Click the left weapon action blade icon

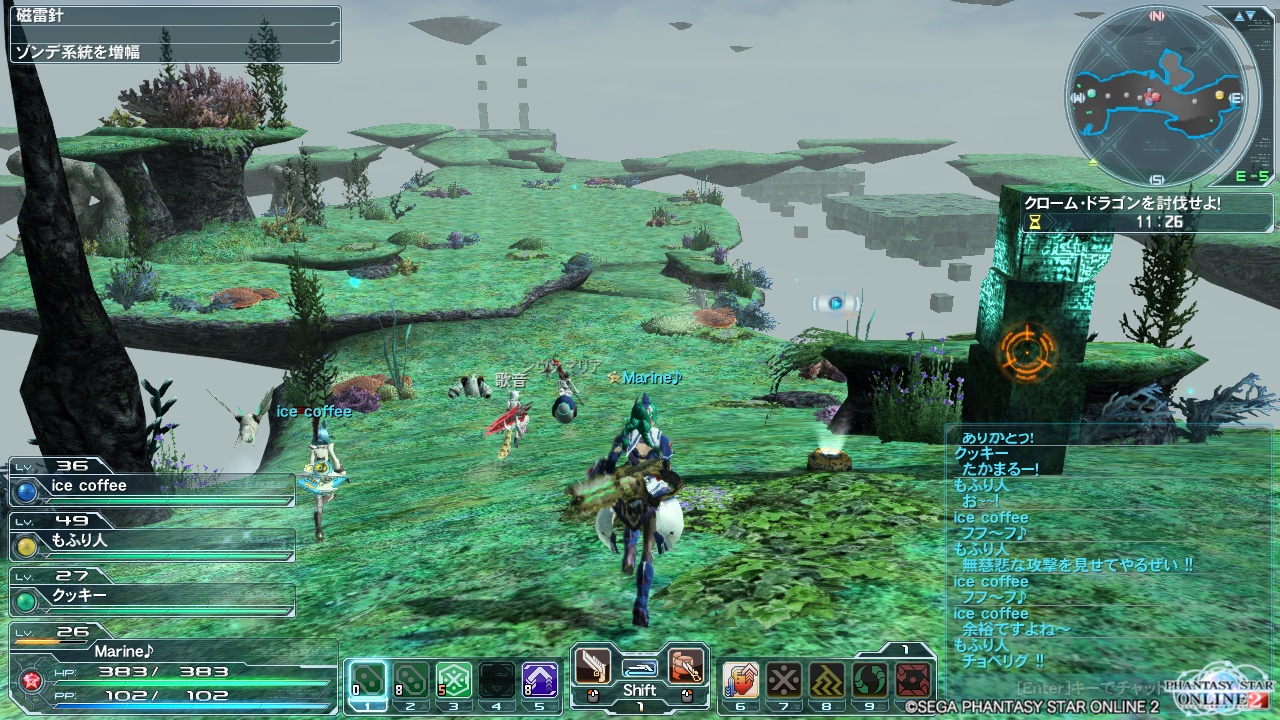click(593, 666)
